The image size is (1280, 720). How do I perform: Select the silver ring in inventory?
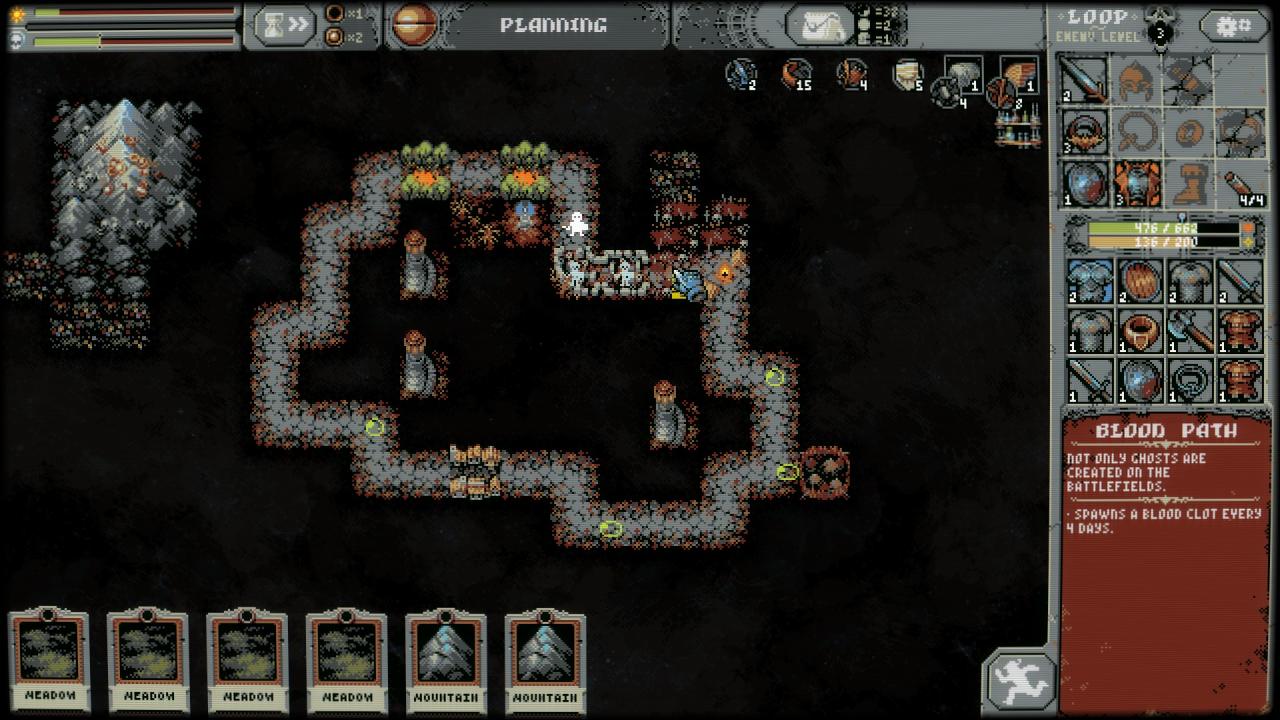1190,381
